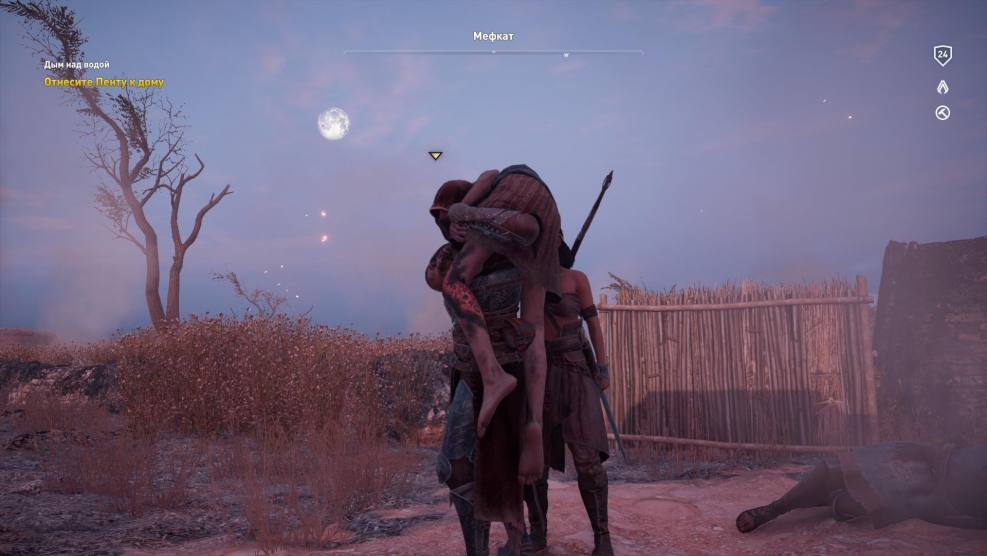Click the level 24 shield icon
The height and width of the screenshot is (556, 987).
pyautogui.click(x=942, y=56)
